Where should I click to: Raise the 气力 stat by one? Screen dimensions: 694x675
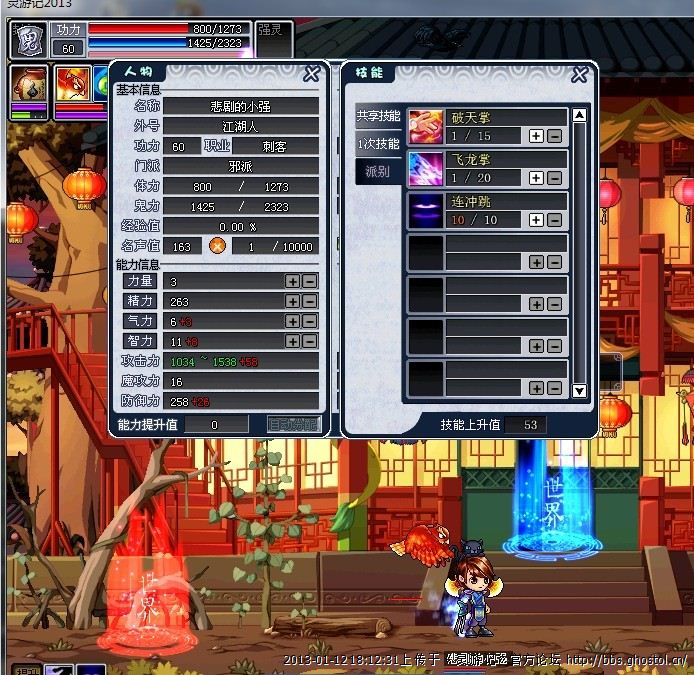point(292,321)
